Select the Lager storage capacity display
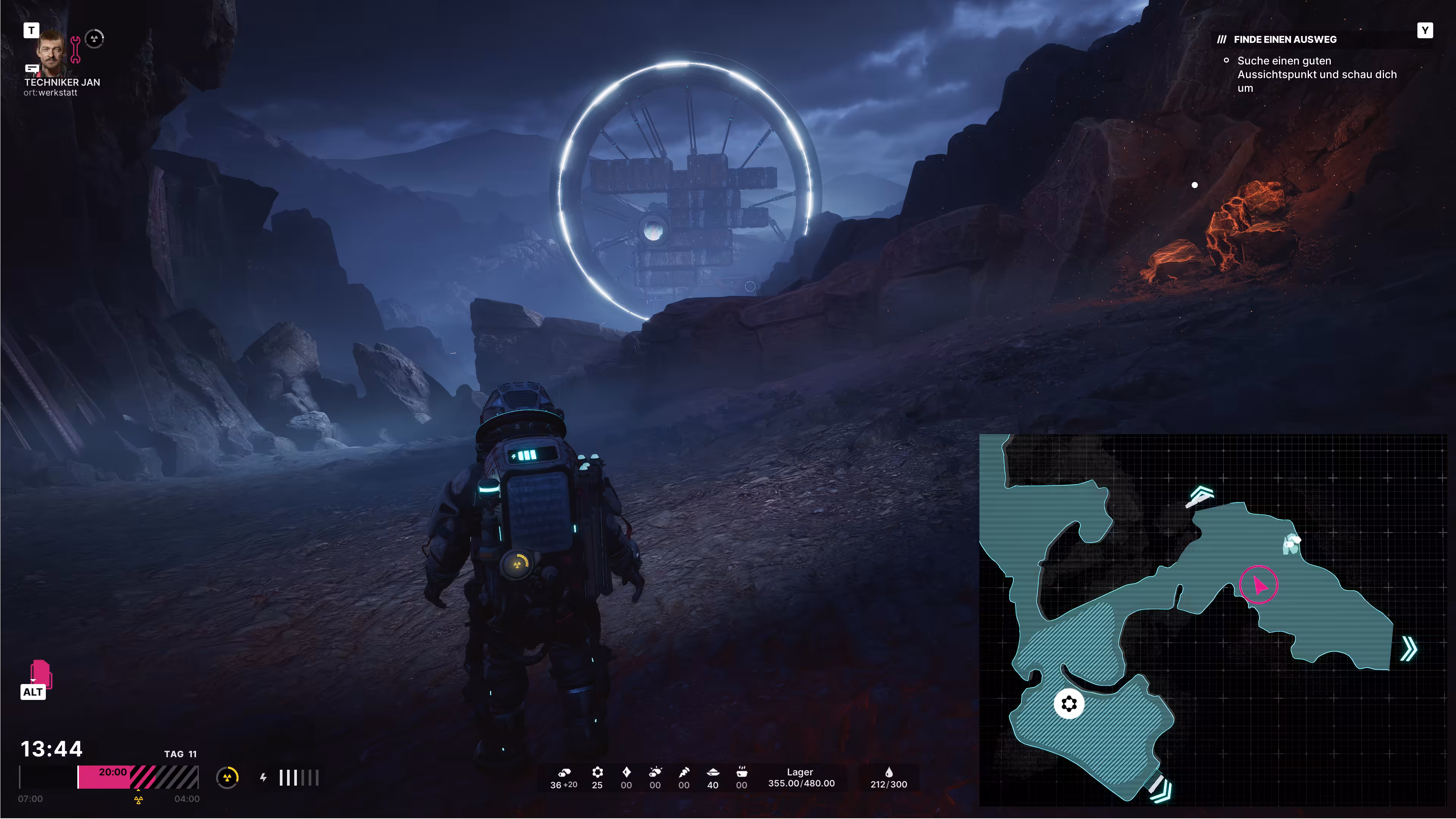This screenshot has width=1456, height=819. [x=801, y=778]
